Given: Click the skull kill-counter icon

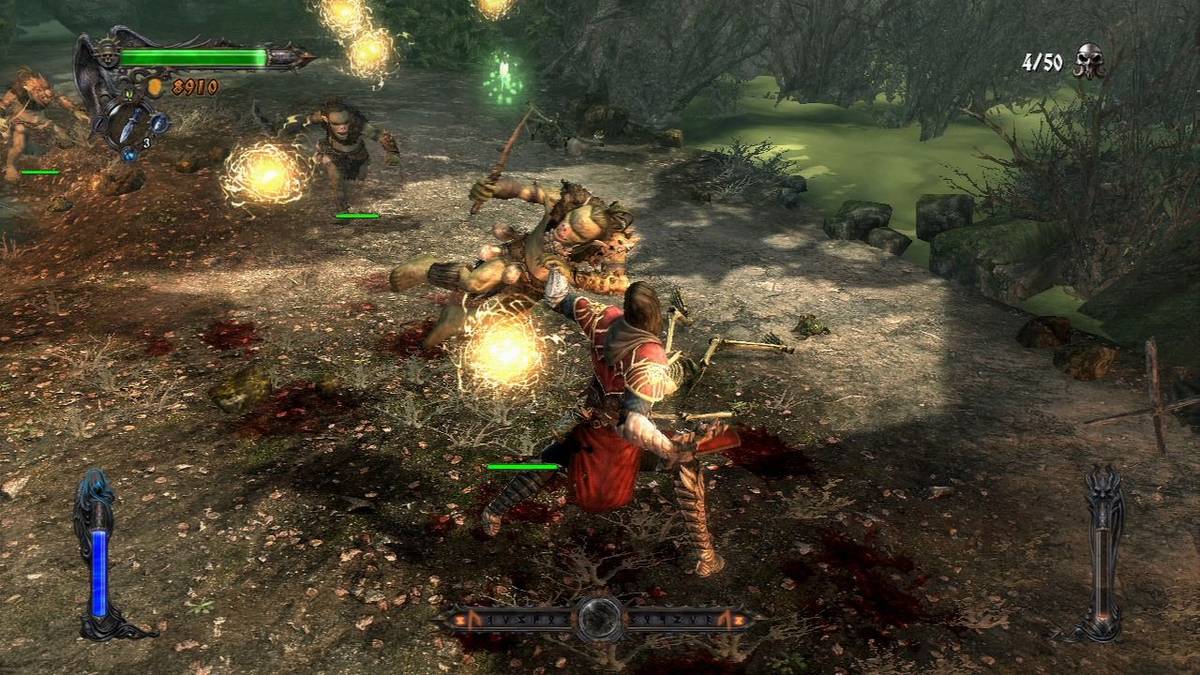Looking at the screenshot, I should (1088, 61).
